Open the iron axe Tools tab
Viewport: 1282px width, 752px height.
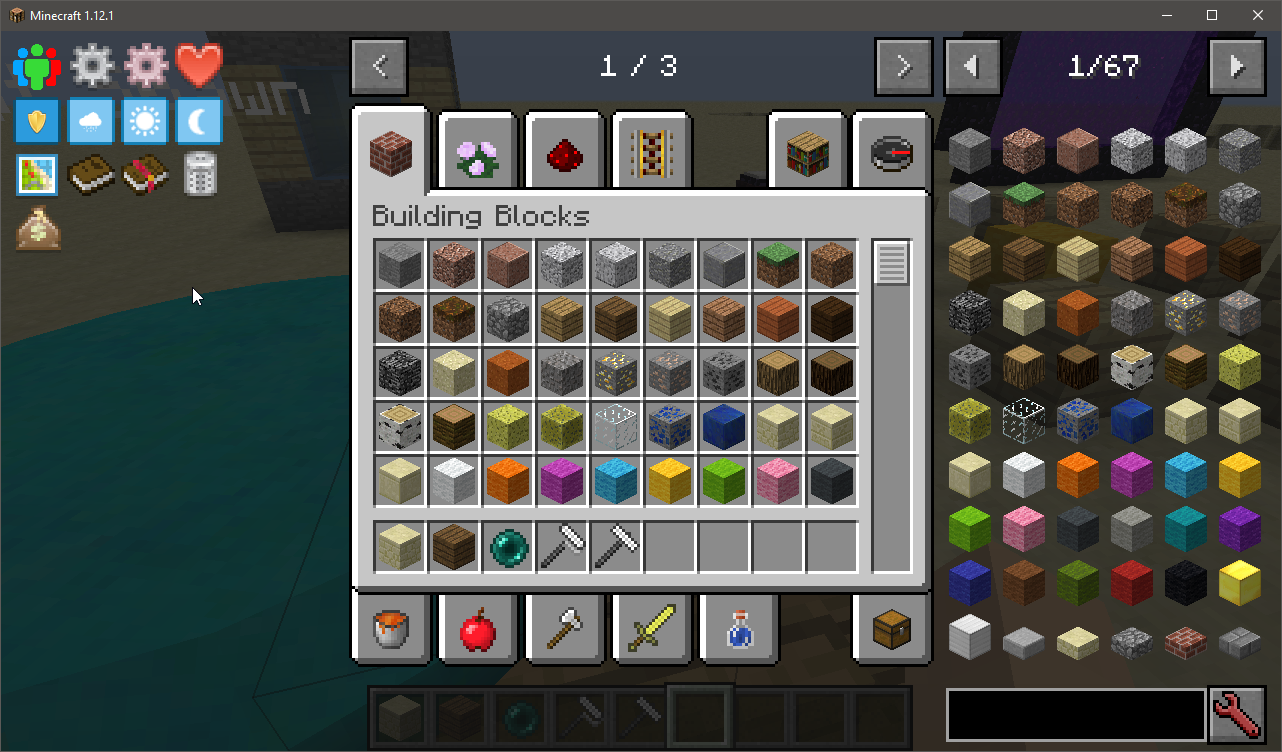click(x=564, y=630)
